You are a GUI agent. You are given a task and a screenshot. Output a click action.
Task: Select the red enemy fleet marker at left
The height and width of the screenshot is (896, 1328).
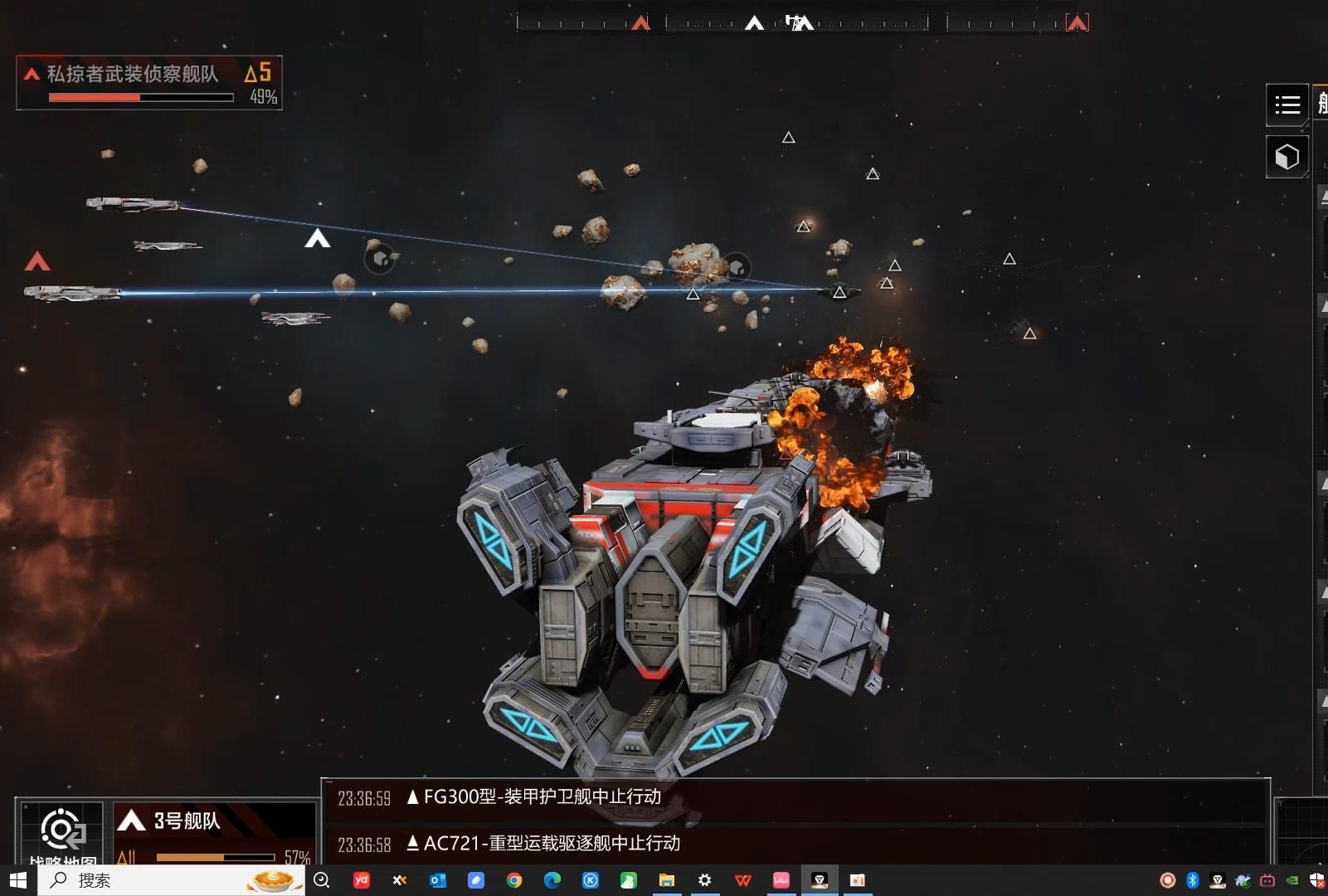tap(37, 262)
